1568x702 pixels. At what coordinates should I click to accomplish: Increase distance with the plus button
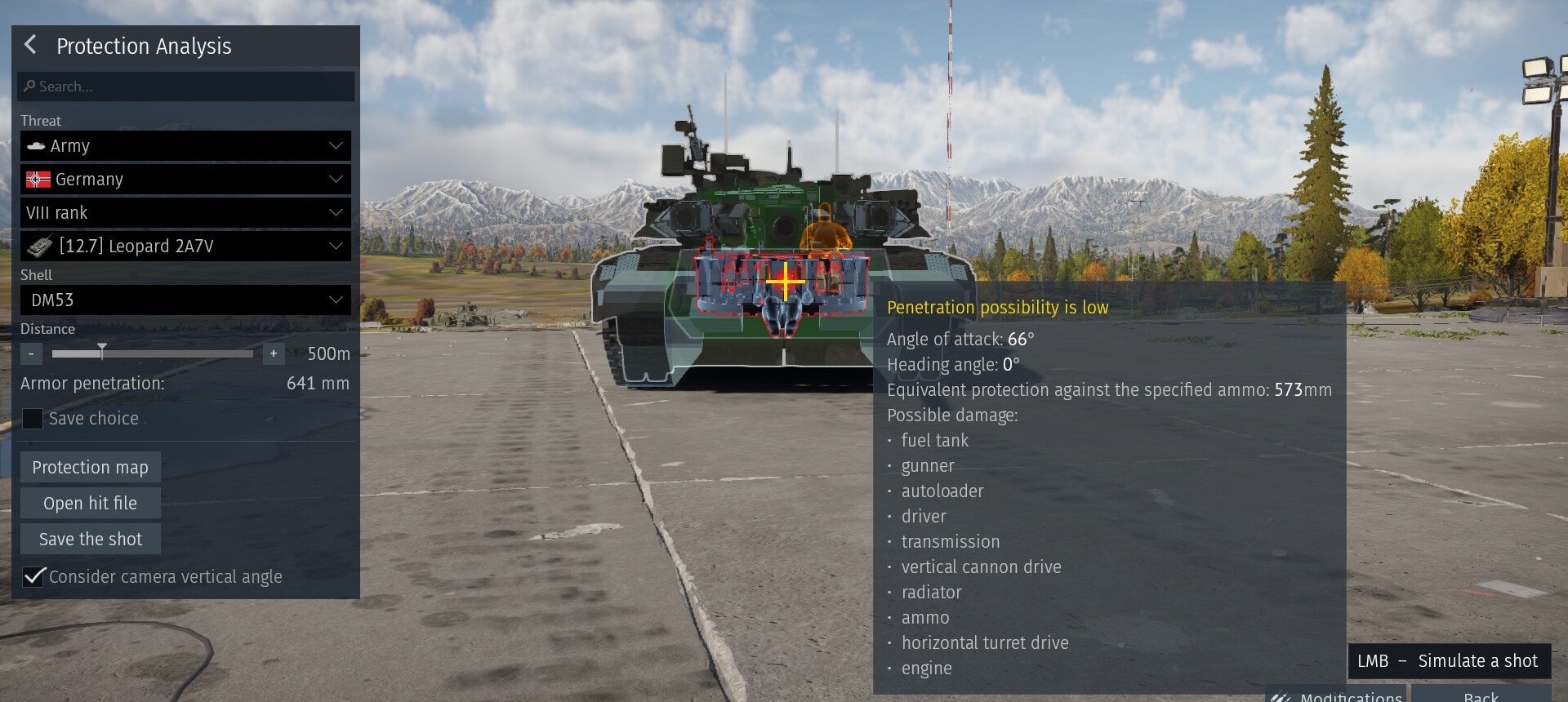pyautogui.click(x=274, y=353)
